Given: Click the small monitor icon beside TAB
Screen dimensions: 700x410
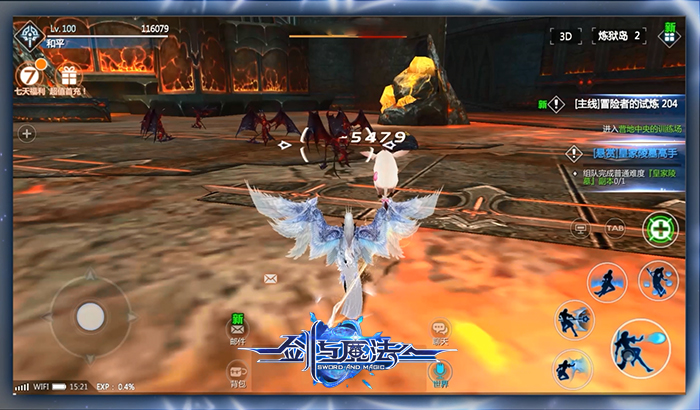Looking at the screenshot, I should (x=579, y=227).
